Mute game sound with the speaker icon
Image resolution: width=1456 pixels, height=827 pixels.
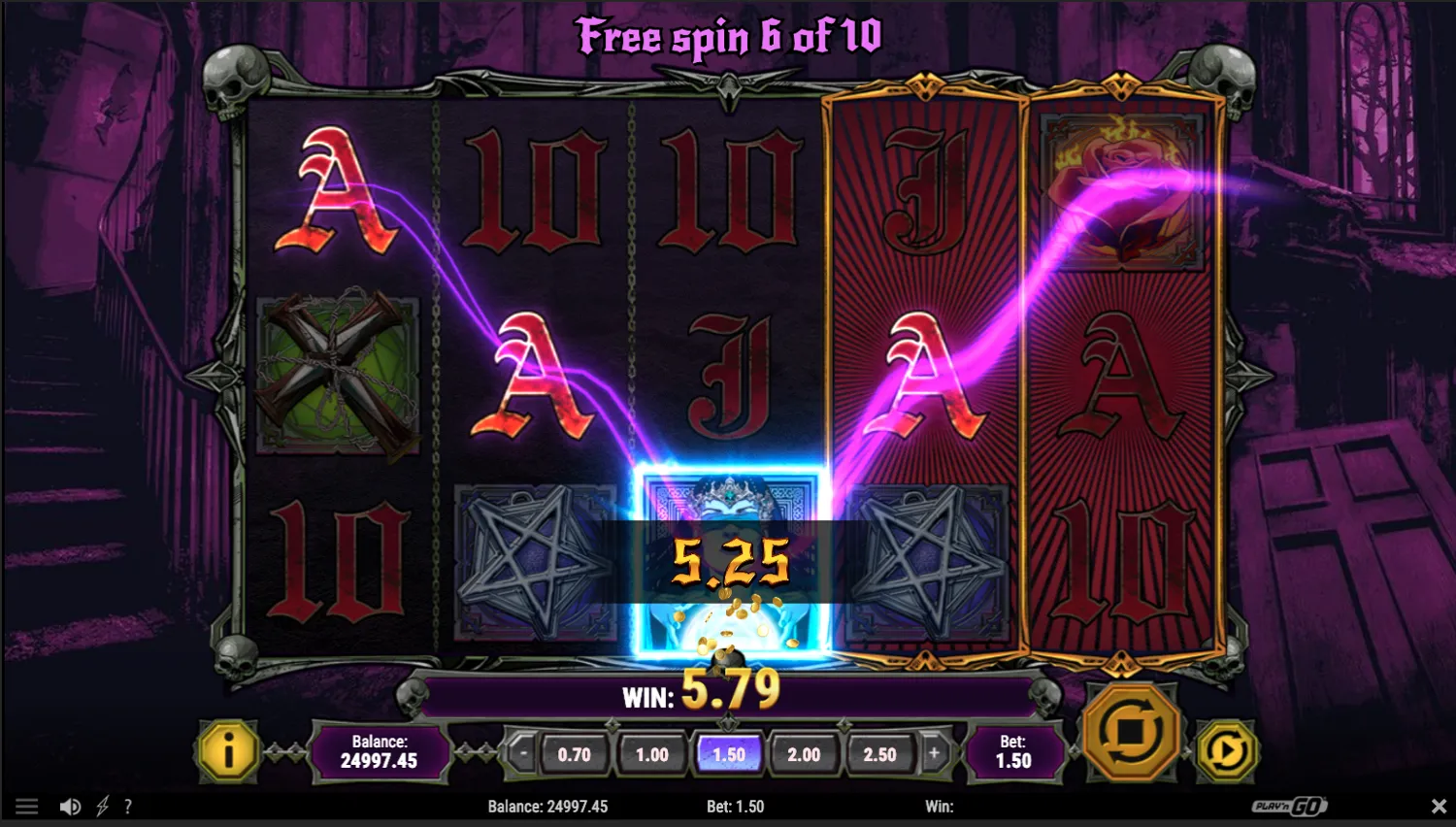tap(70, 806)
